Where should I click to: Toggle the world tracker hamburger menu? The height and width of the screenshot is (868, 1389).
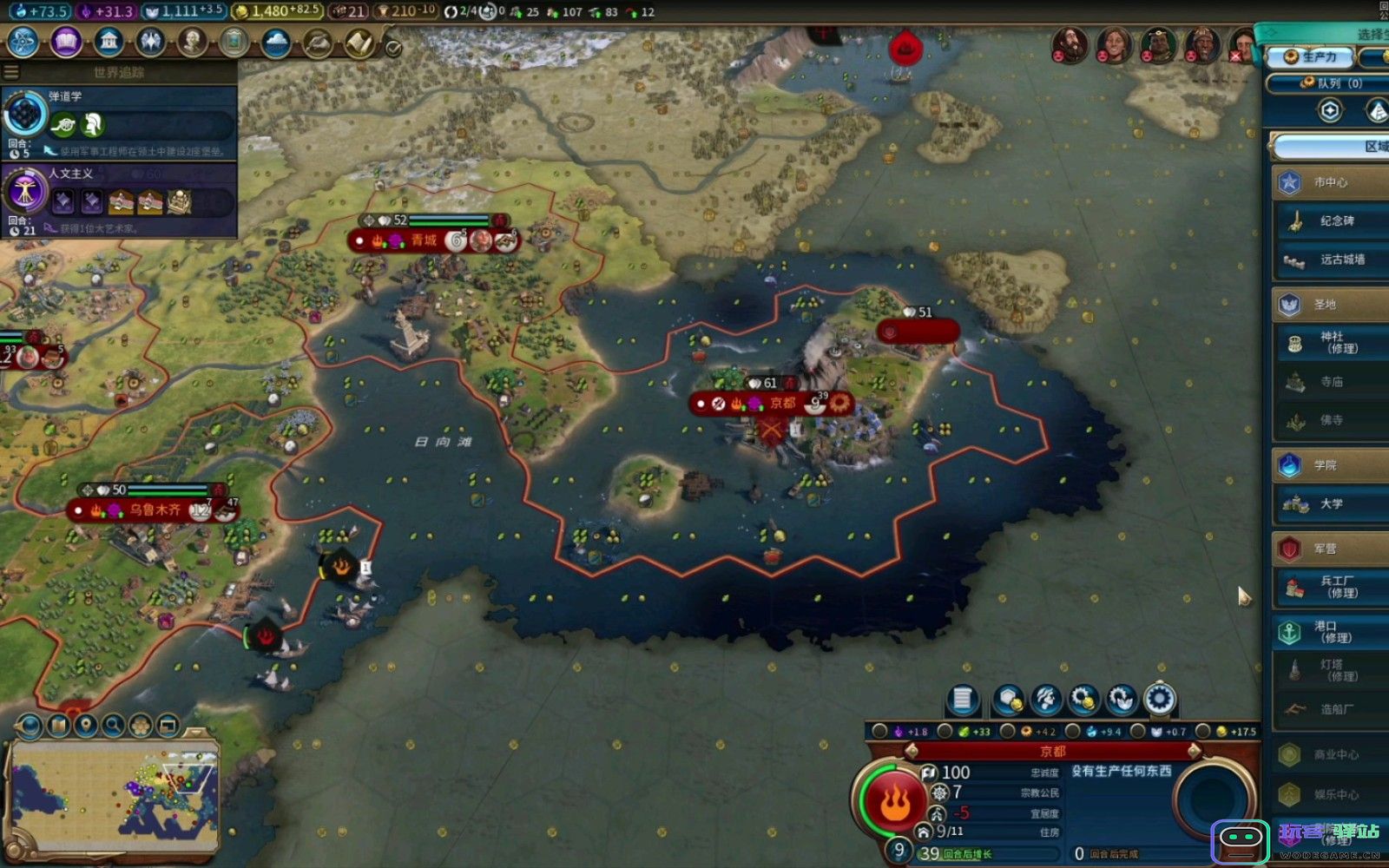tap(11, 72)
